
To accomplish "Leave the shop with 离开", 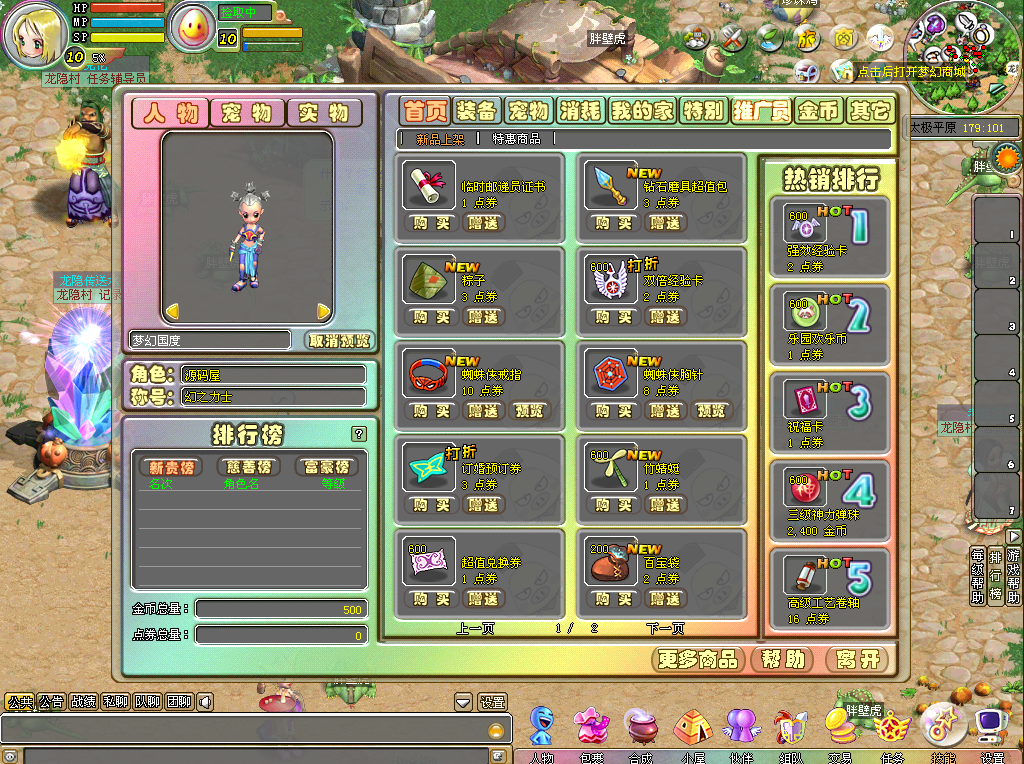I will coord(858,660).
